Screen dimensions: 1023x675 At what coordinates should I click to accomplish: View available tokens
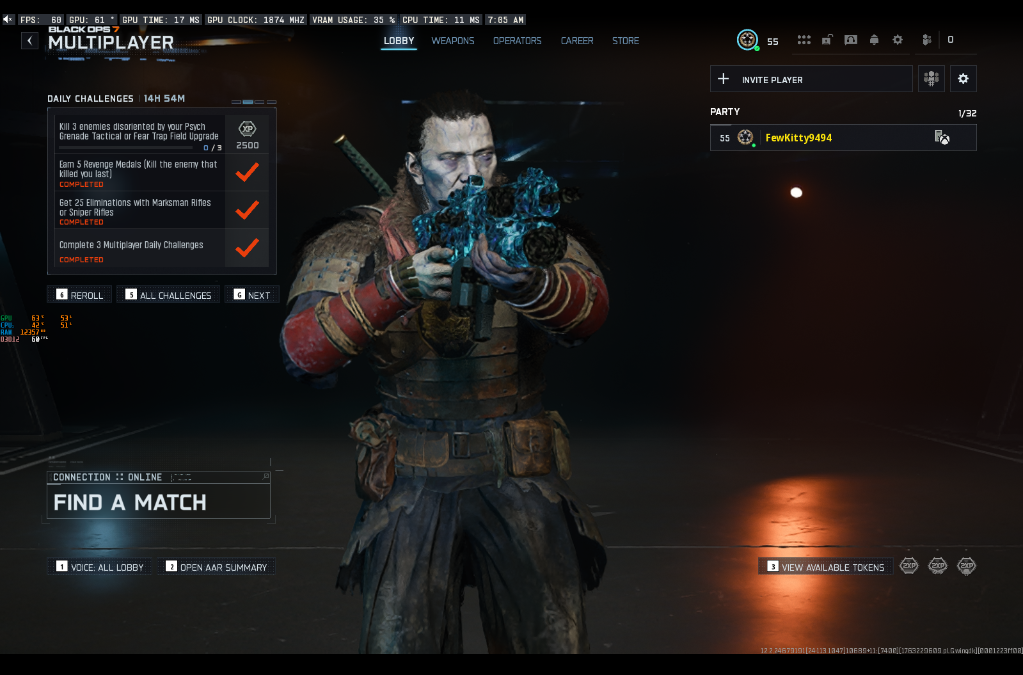tap(825, 567)
